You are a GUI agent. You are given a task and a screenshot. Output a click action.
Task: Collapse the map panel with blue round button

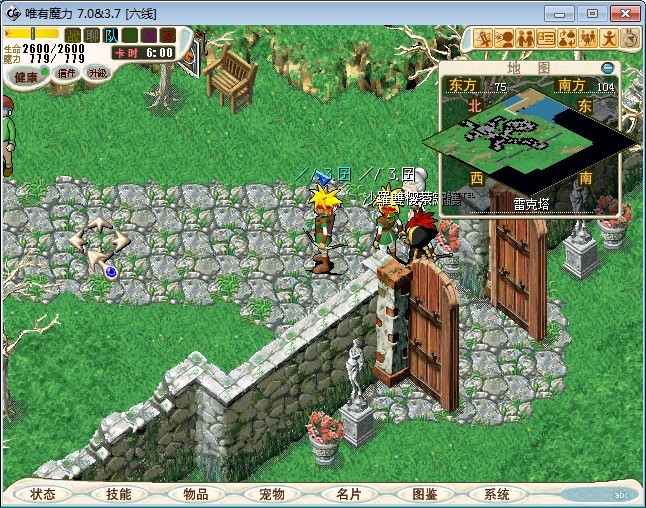point(608,68)
